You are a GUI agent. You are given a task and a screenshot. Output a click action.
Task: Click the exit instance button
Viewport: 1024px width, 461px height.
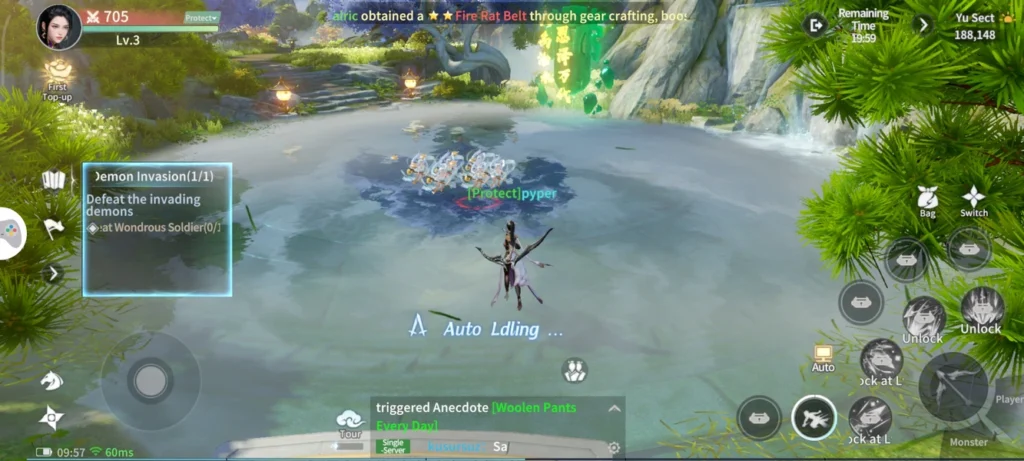point(817,25)
